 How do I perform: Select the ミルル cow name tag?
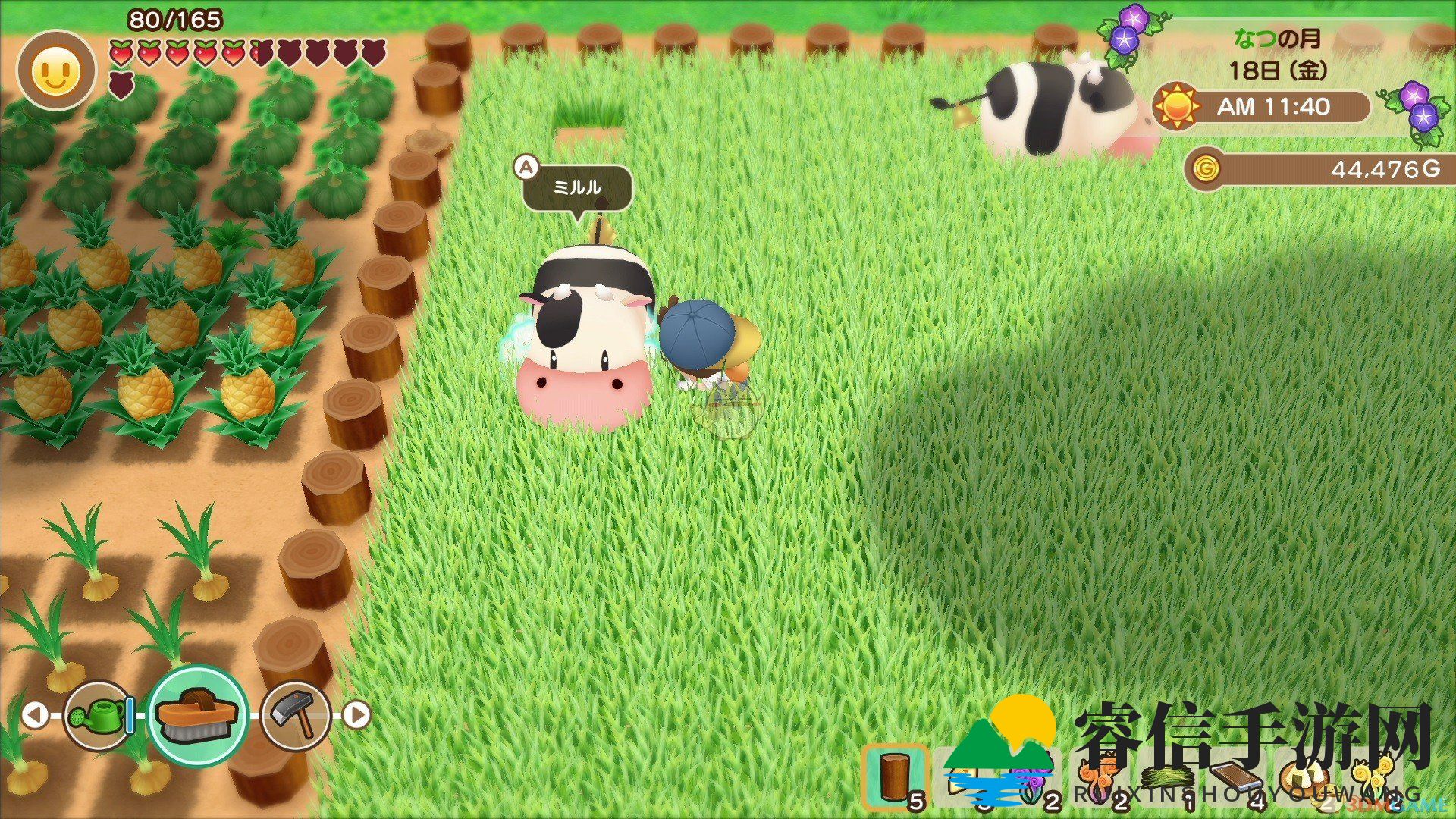[x=577, y=187]
